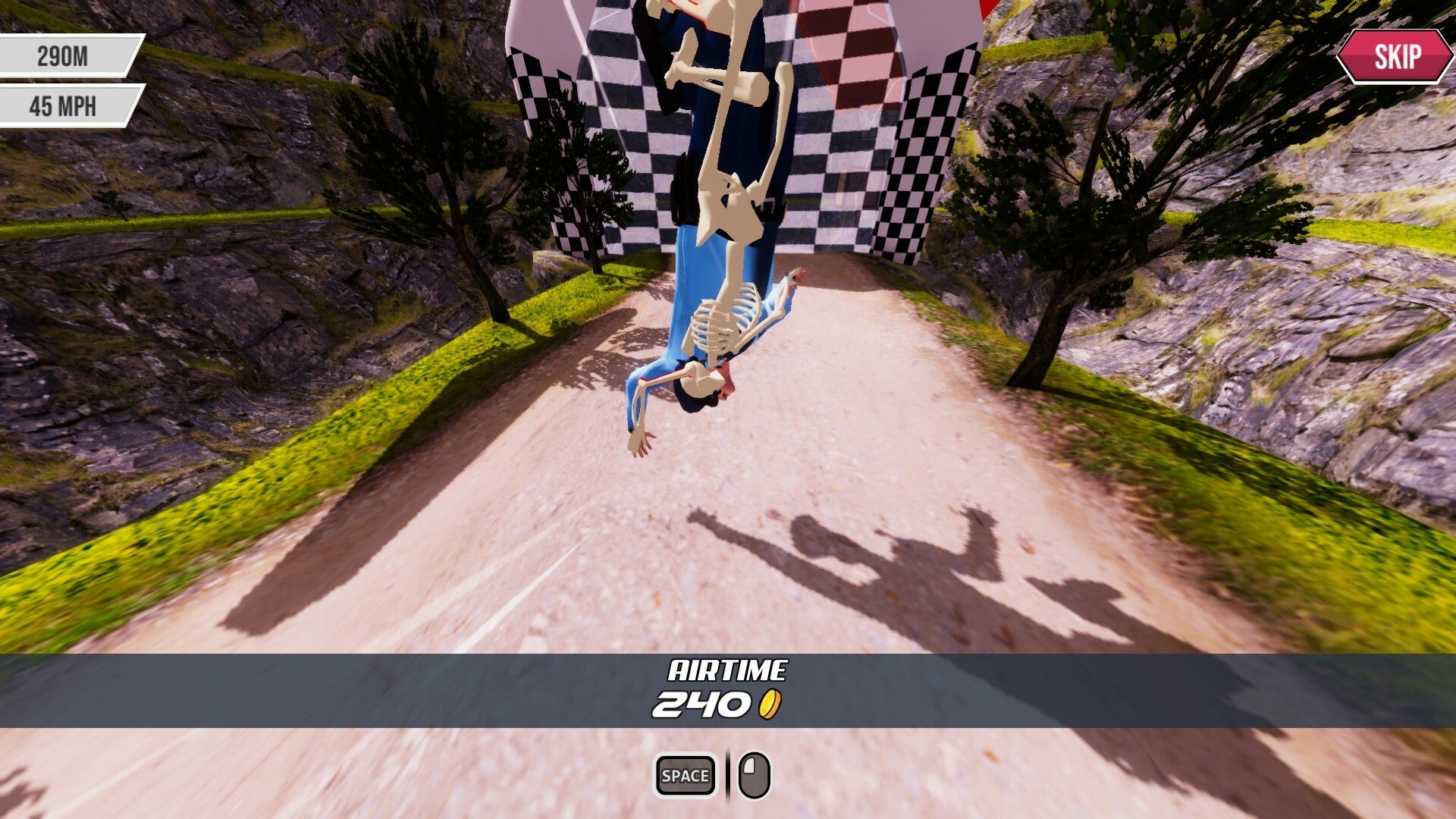Screen dimensions: 1456x819
Task: Open the AIRTIME header label
Action: point(728,670)
